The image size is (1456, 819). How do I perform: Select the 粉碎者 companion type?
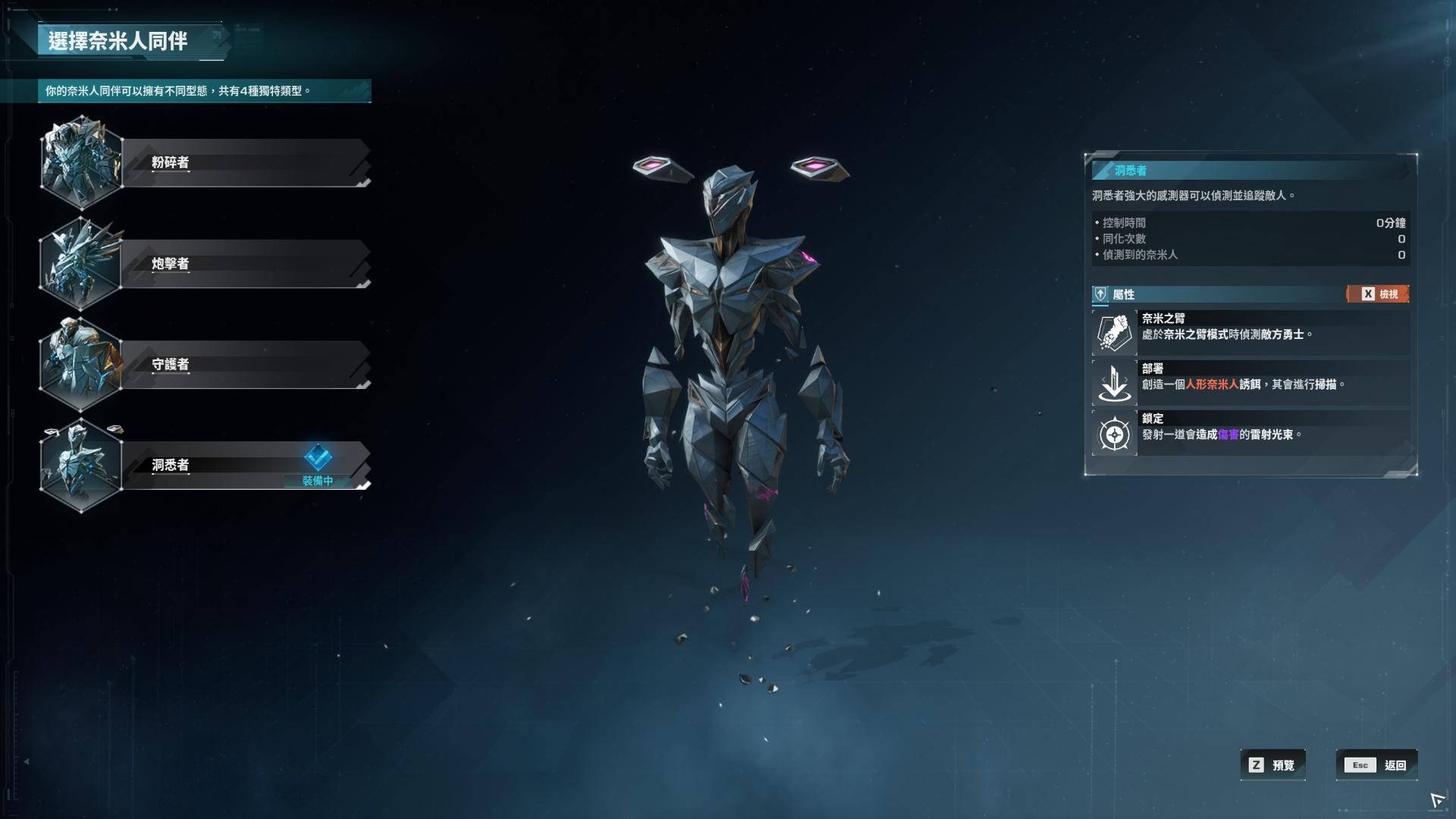(x=244, y=162)
